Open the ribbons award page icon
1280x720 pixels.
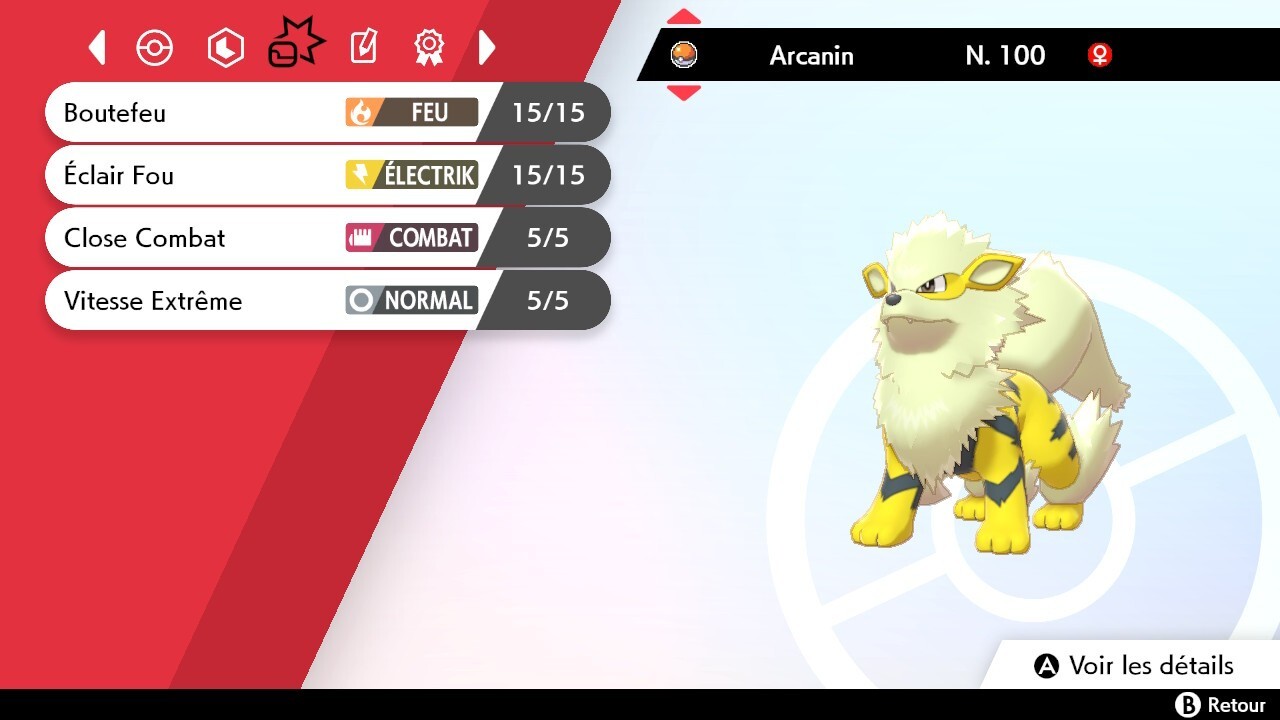coord(429,47)
